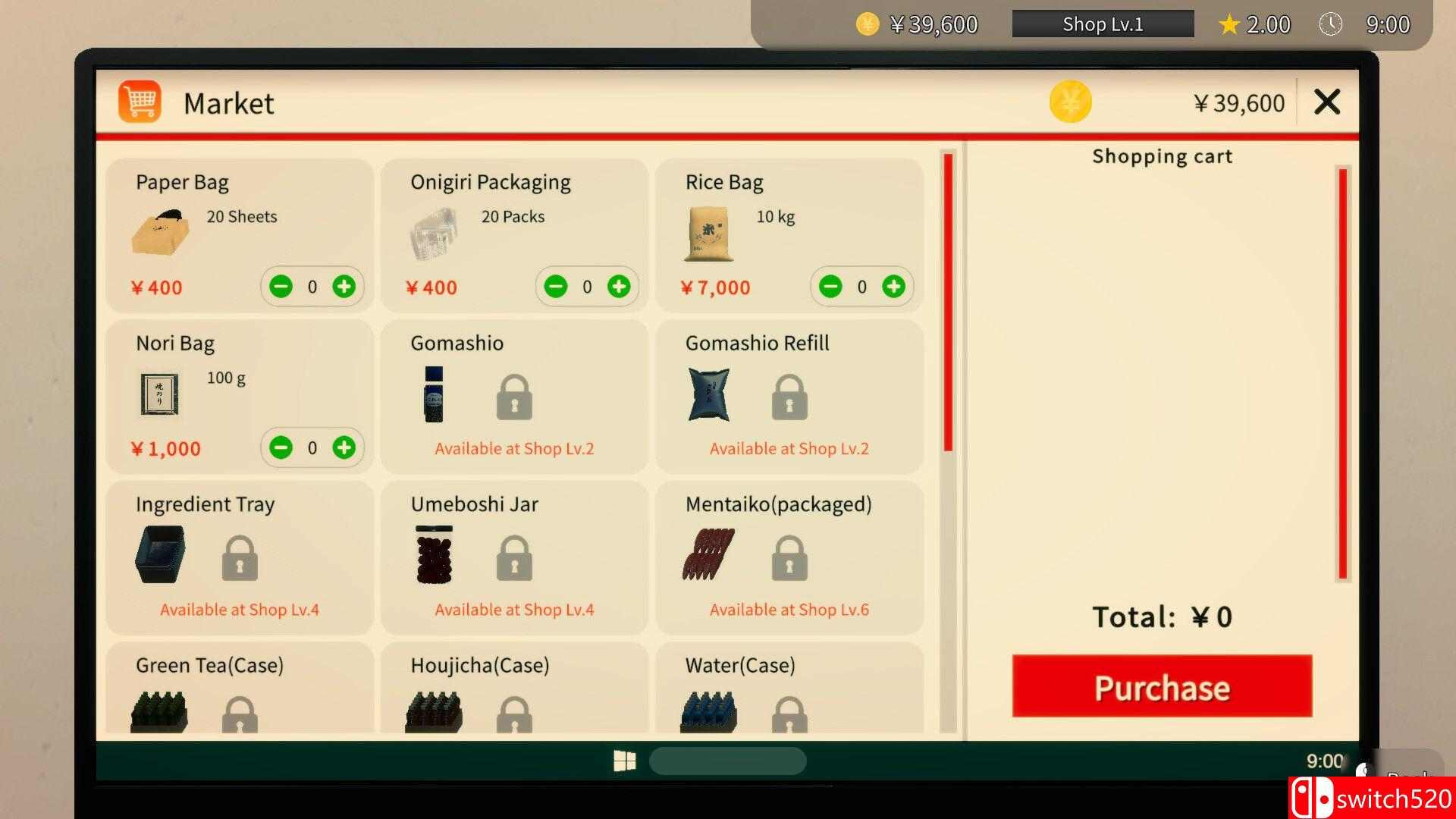The width and height of the screenshot is (1456, 819).
Task: Click the Shop Lv.1 indicator
Action: click(x=1102, y=24)
